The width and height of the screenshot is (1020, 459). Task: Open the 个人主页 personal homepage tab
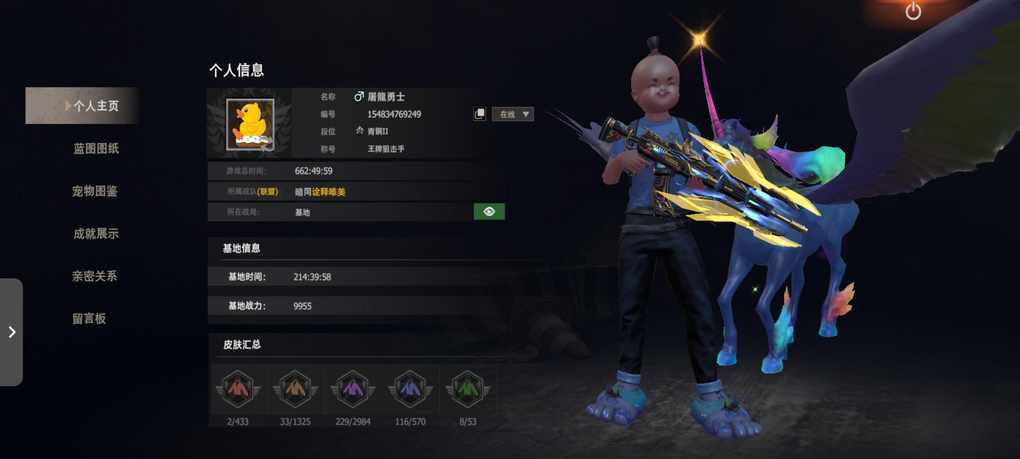95,106
